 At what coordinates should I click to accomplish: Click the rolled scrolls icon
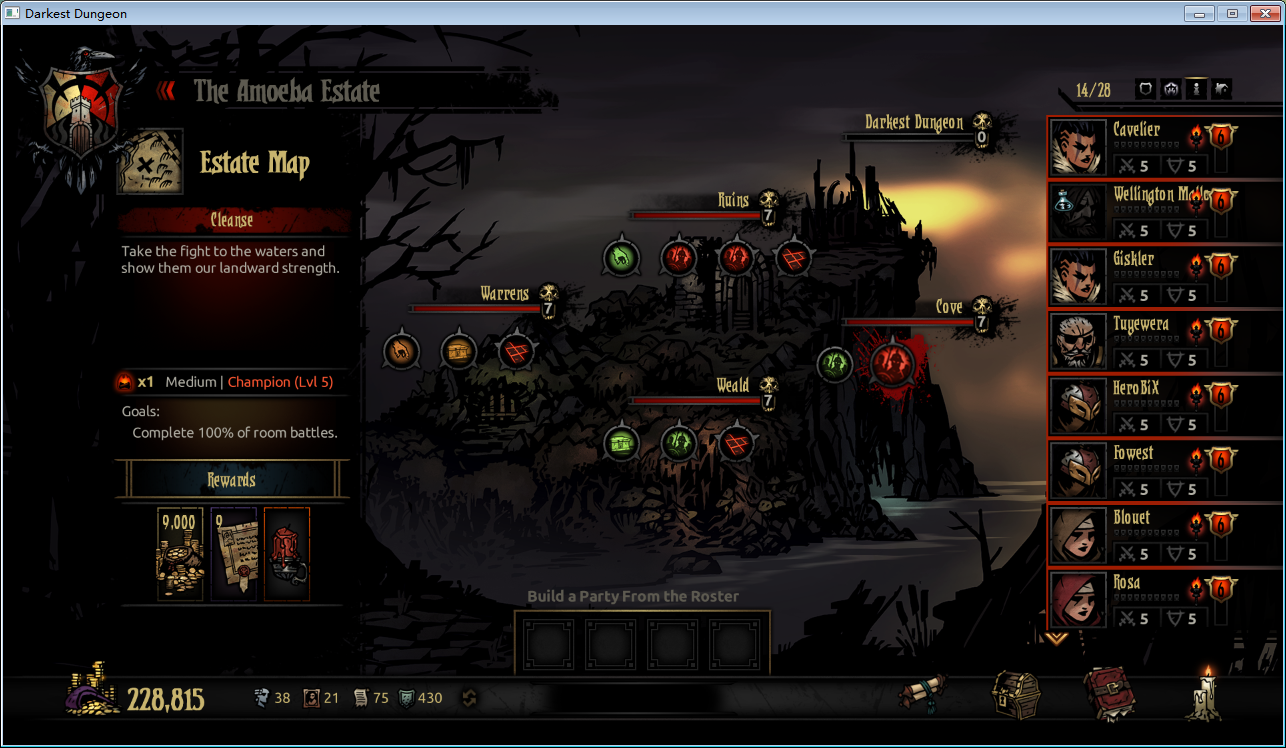[x=922, y=694]
